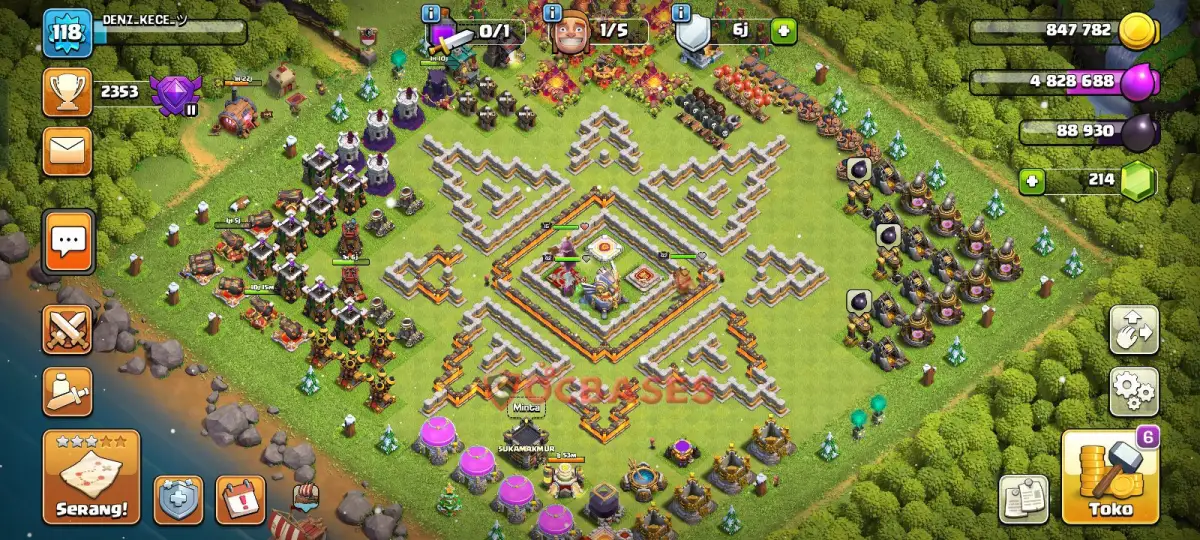This screenshot has height=540, width=1200.
Task: Open the events calendar button
Action: [x=240, y=499]
